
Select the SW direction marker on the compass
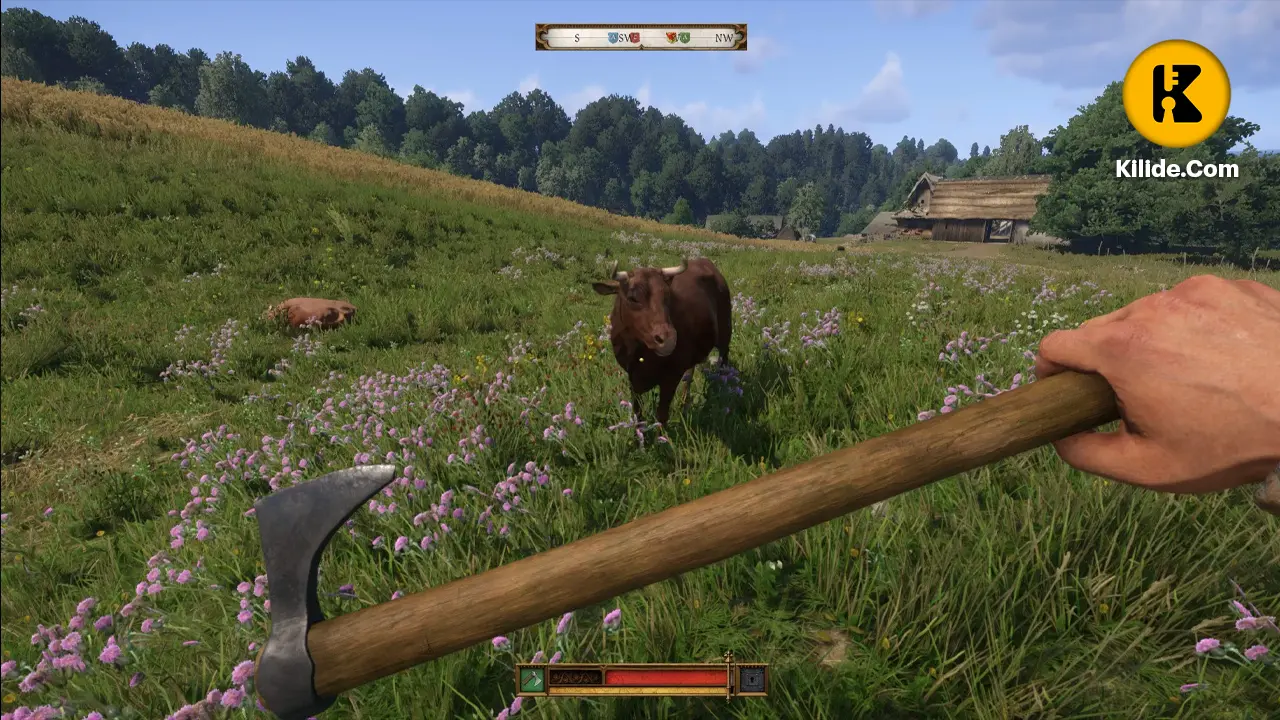[624, 38]
